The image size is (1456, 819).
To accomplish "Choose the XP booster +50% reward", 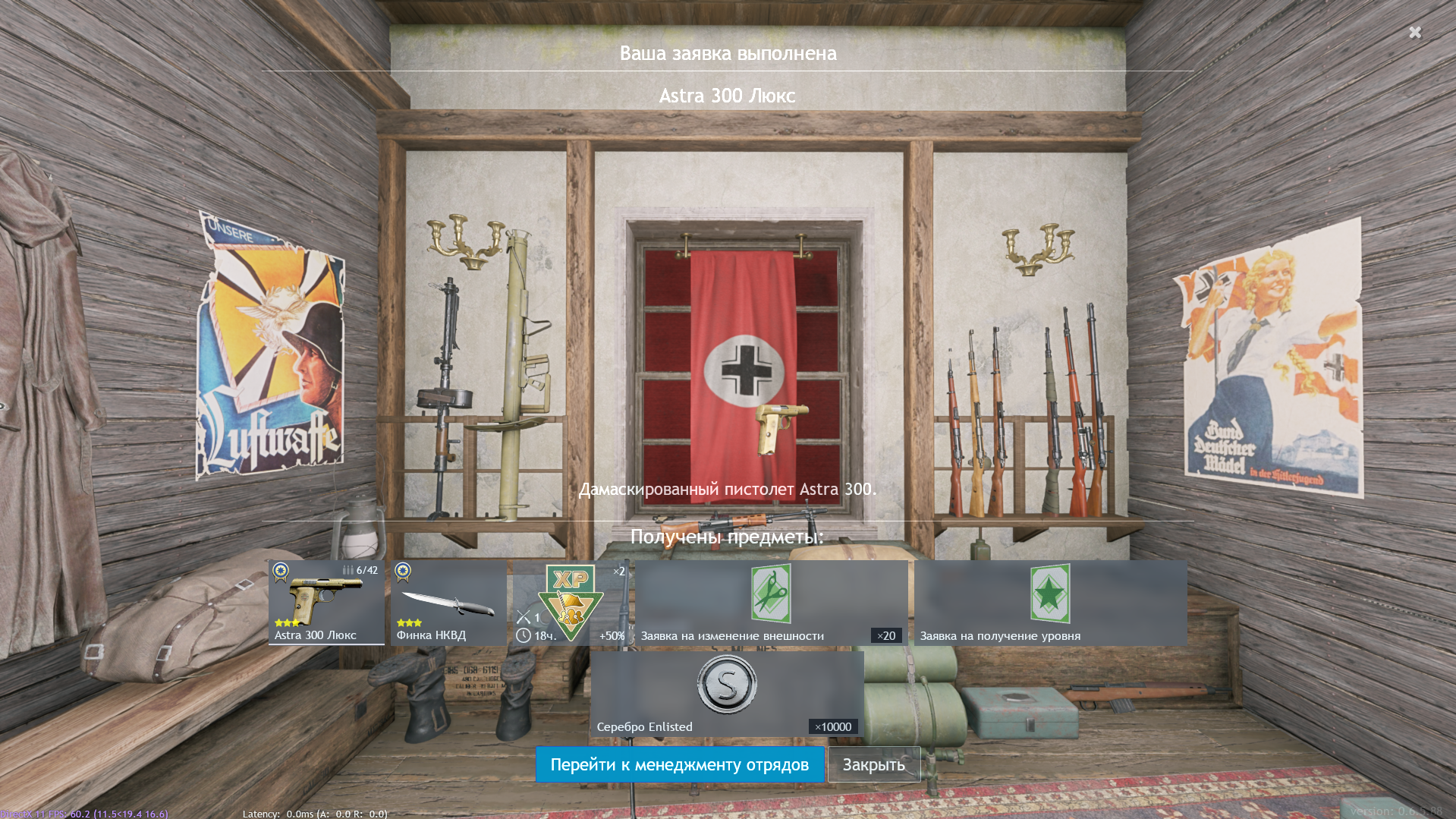I will click(x=571, y=603).
